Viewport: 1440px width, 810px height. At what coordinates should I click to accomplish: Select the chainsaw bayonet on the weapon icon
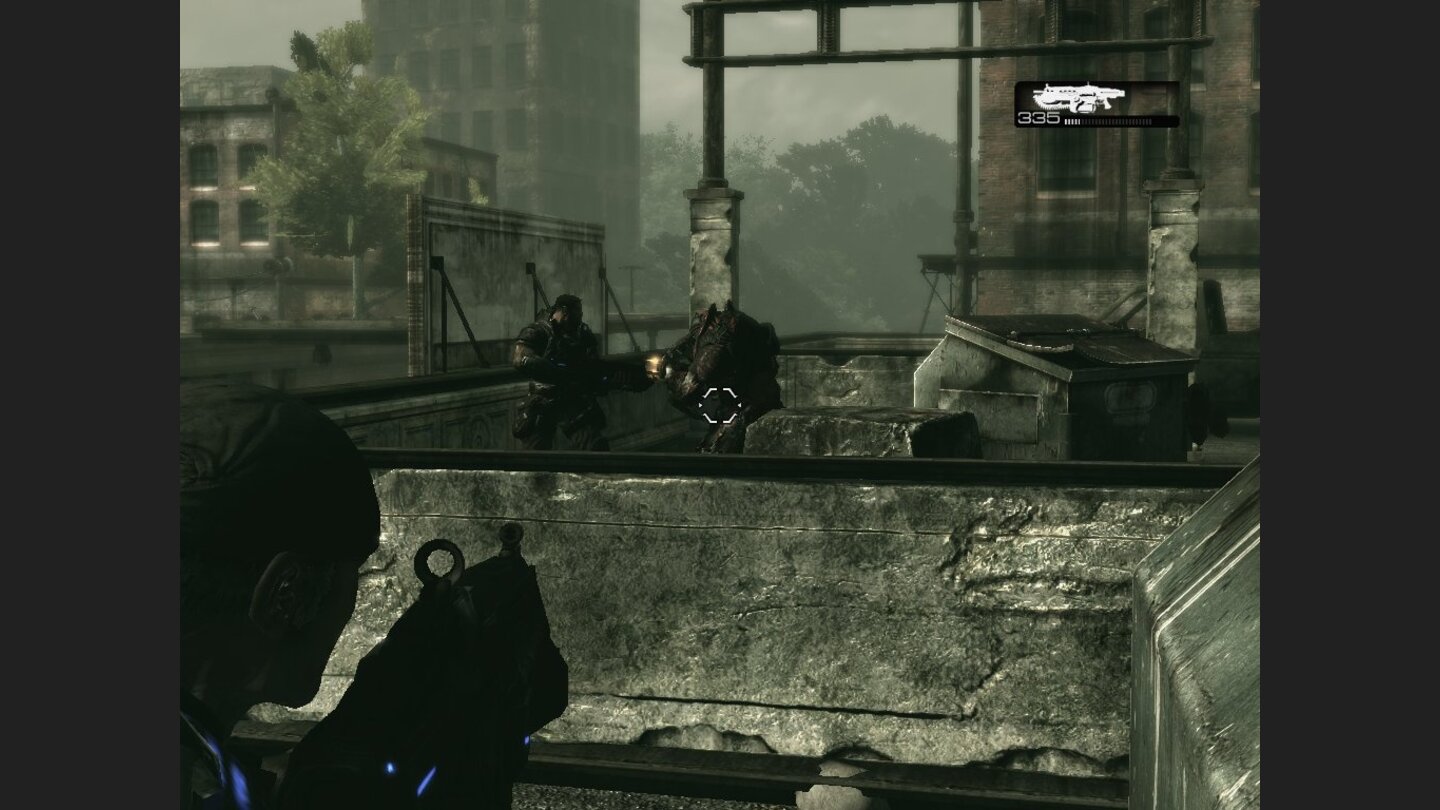coord(1048,102)
